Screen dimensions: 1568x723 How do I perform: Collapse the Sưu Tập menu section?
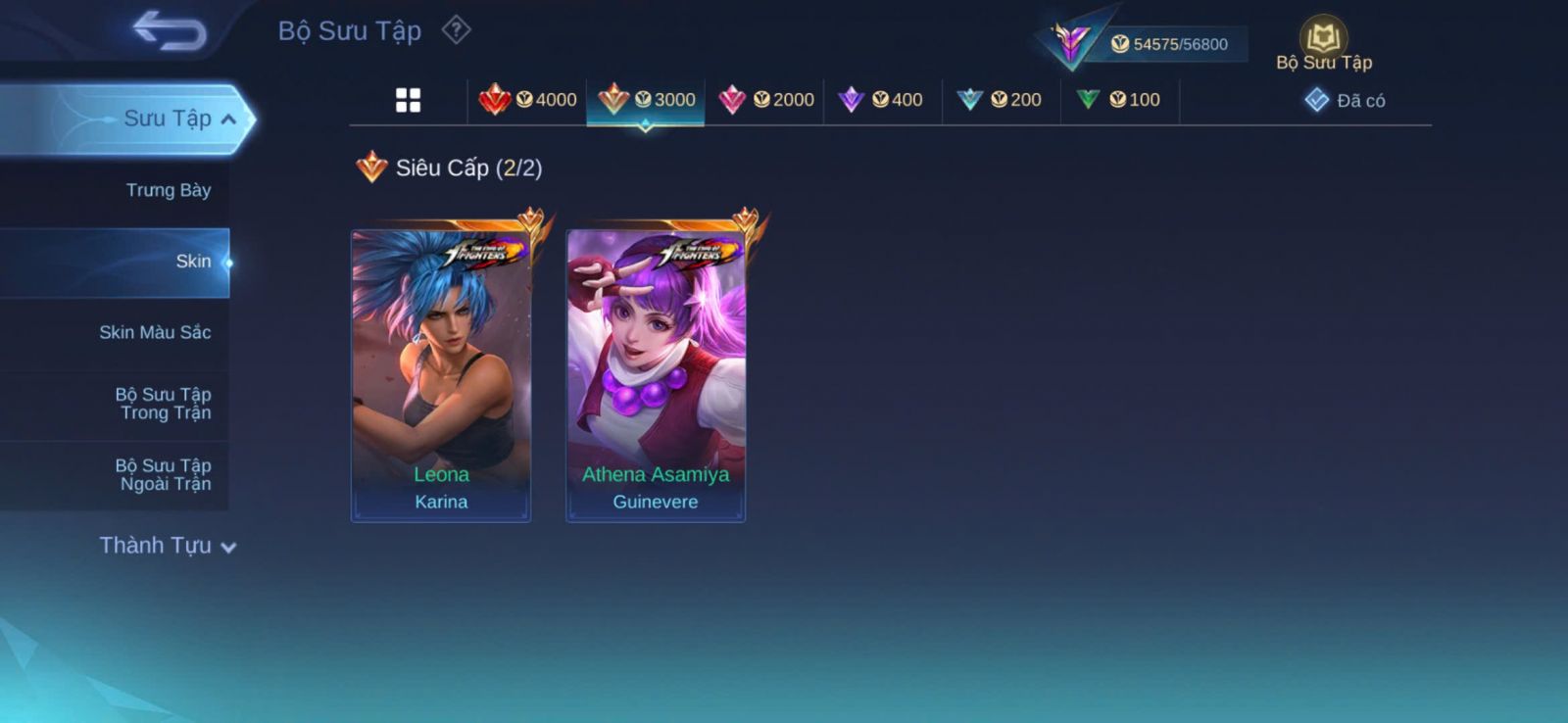(227, 120)
